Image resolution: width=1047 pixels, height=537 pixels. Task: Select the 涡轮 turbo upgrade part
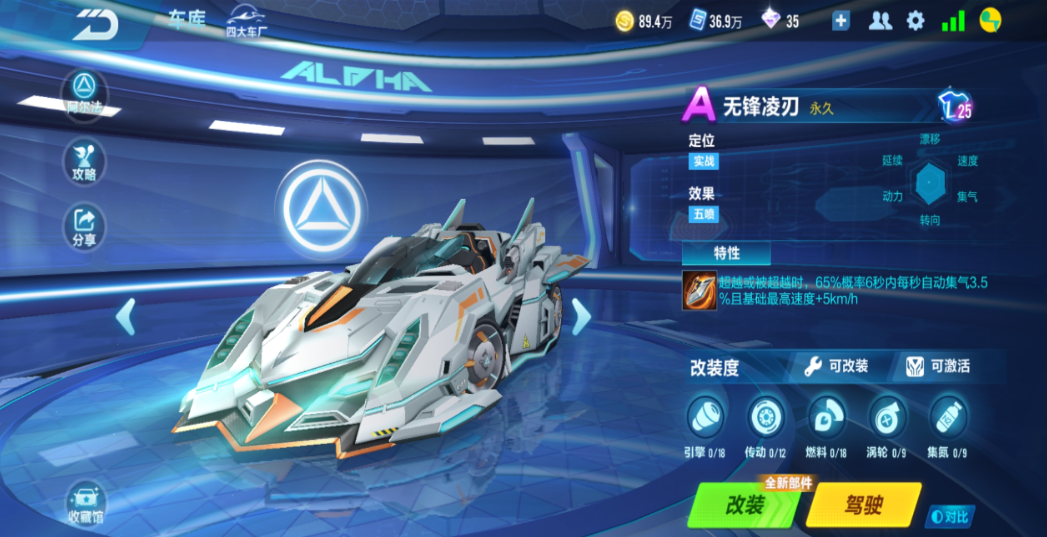(x=887, y=415)
